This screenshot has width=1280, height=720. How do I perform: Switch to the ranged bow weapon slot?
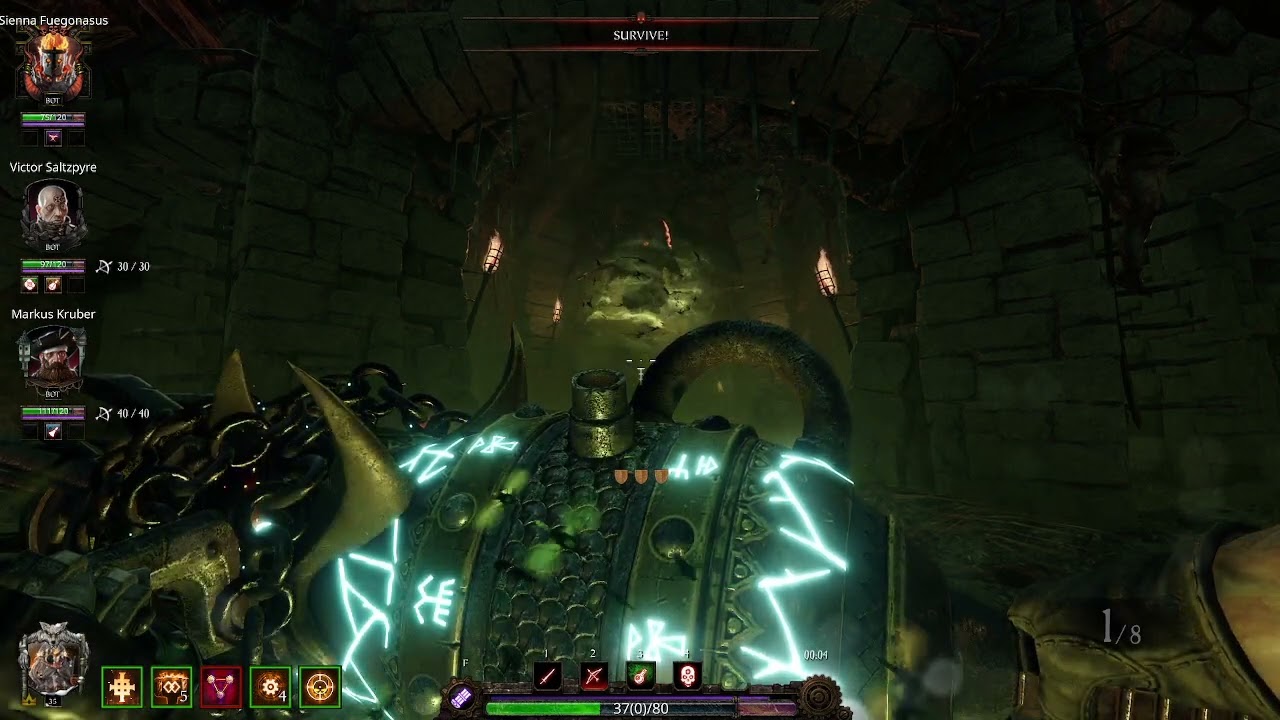[594, 676]
